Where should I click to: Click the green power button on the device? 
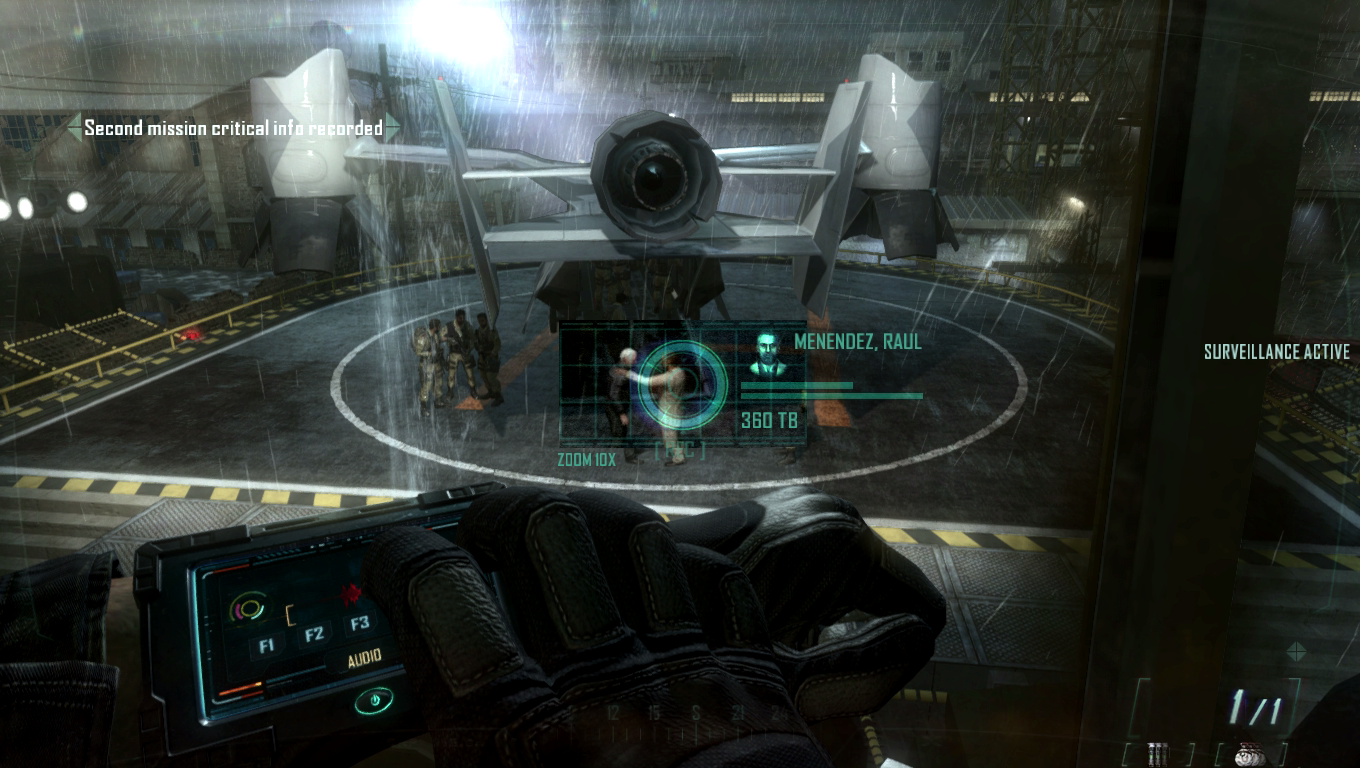(373, 701)
